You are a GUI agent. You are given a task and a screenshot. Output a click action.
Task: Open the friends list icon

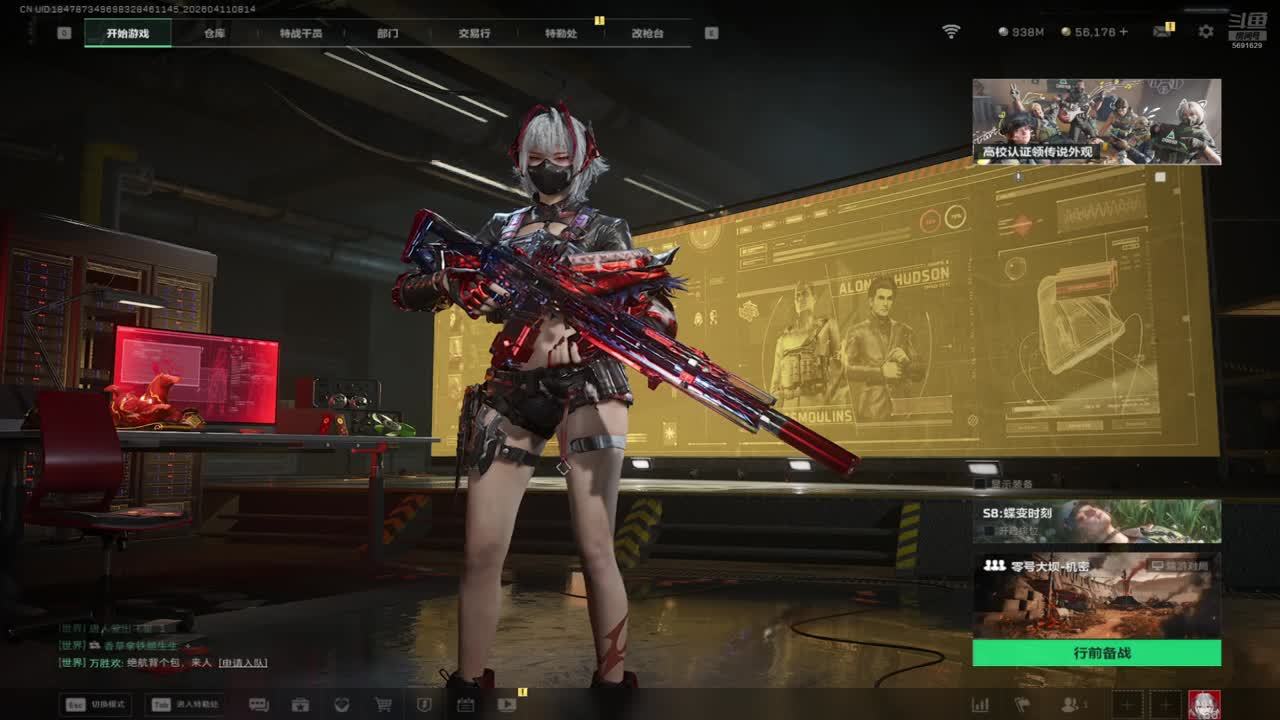click(1071, 704)
